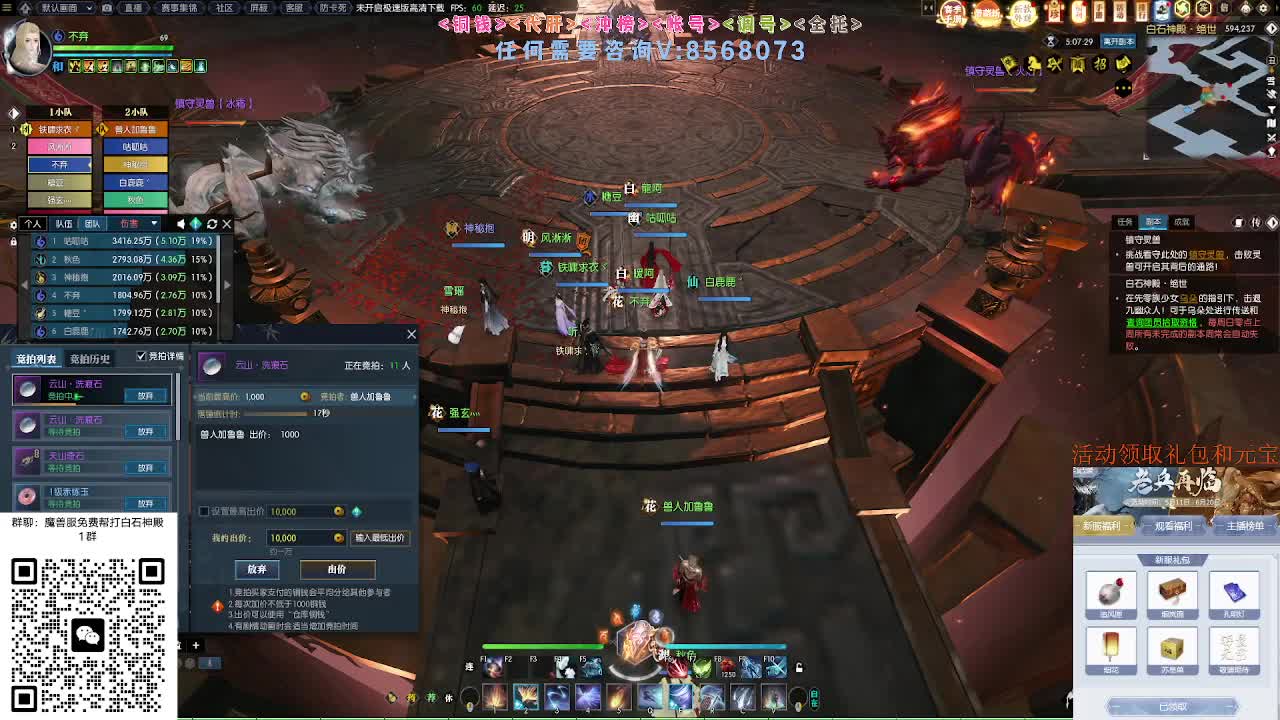
Task: Collapse the quest panel with its arrow chevron
Action: click(1274, 222)
